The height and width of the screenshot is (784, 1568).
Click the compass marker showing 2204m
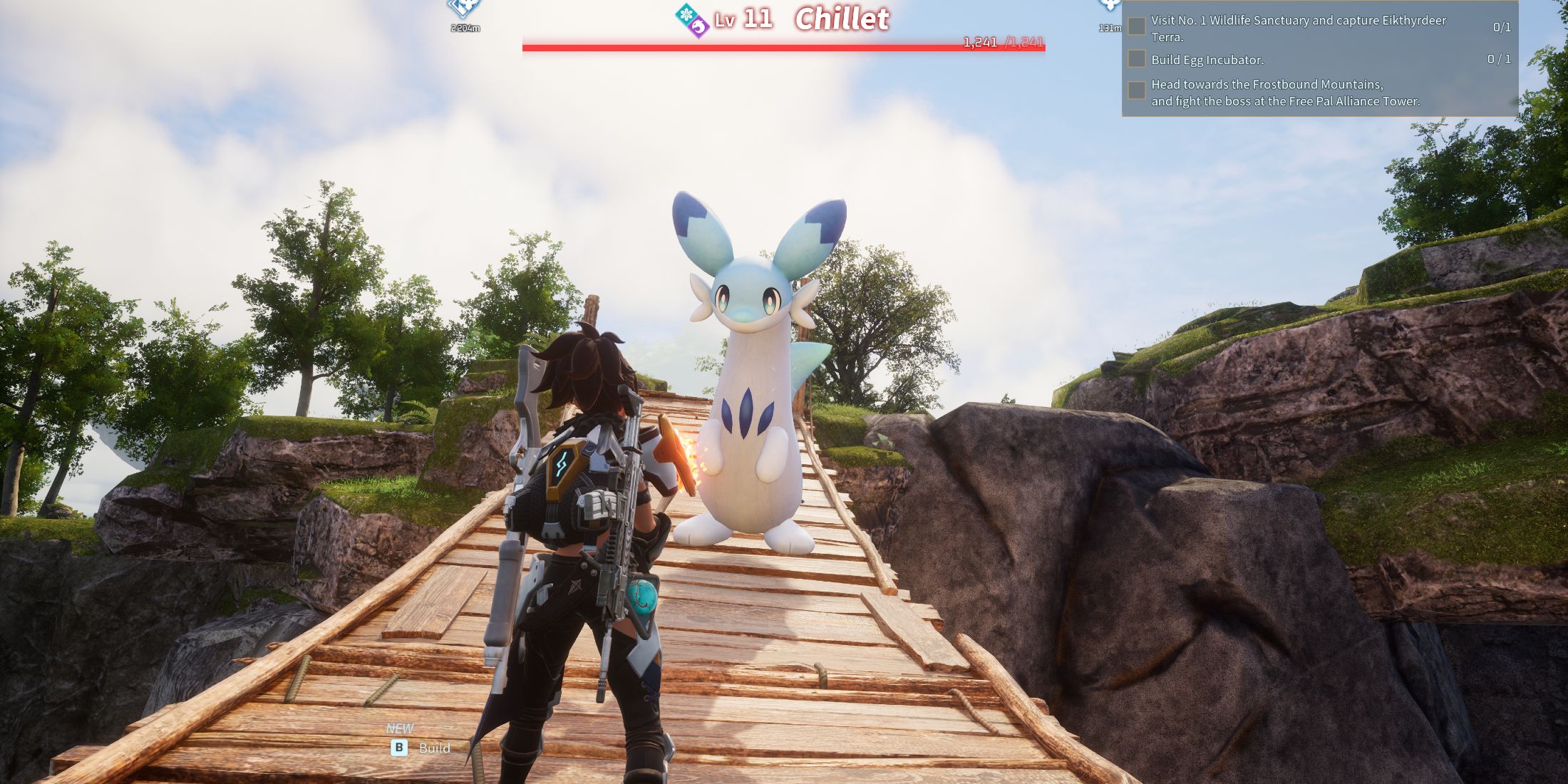465,9
